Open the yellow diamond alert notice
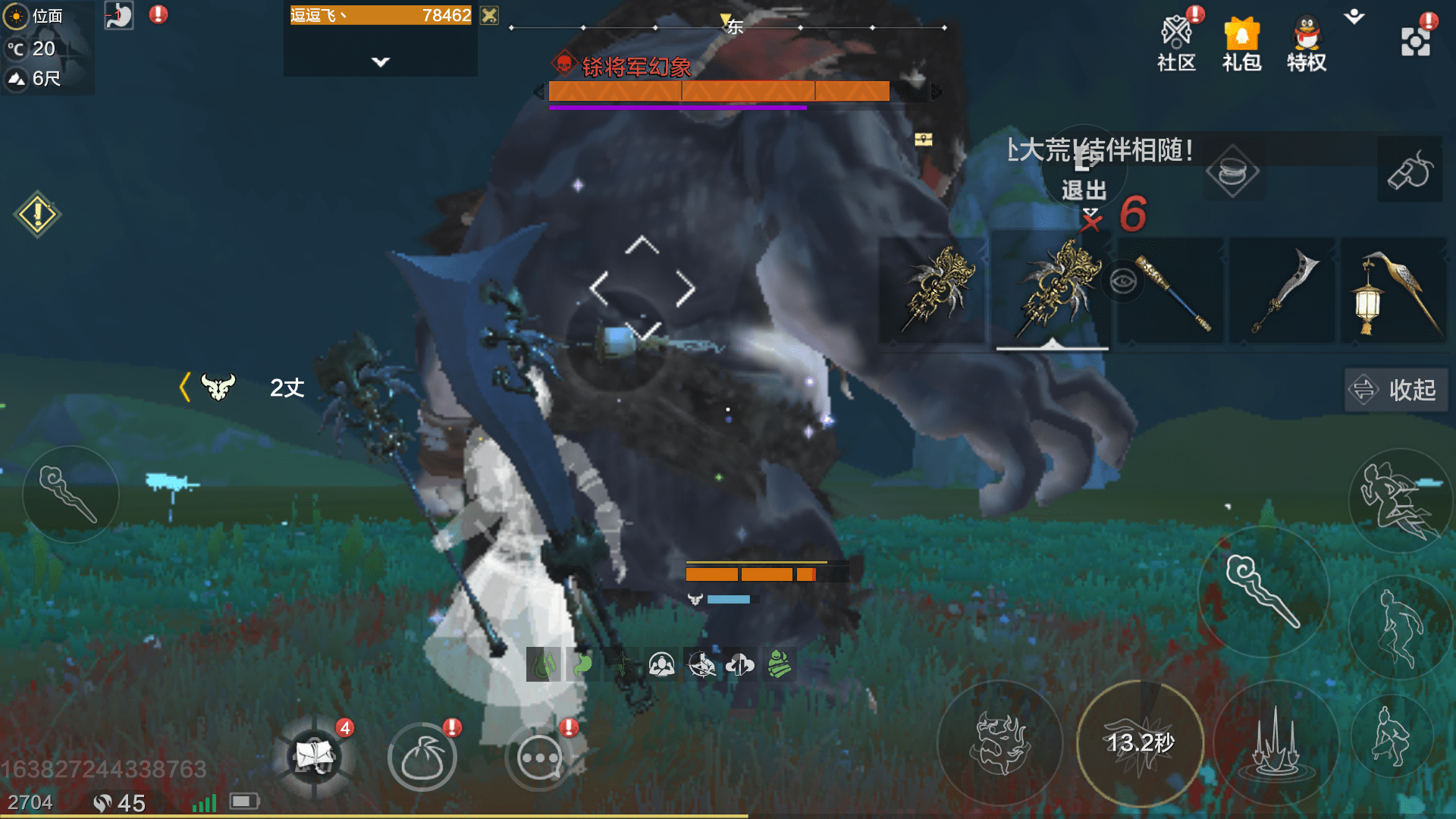This screenshot has width=1456, height=819. (37, 215)
